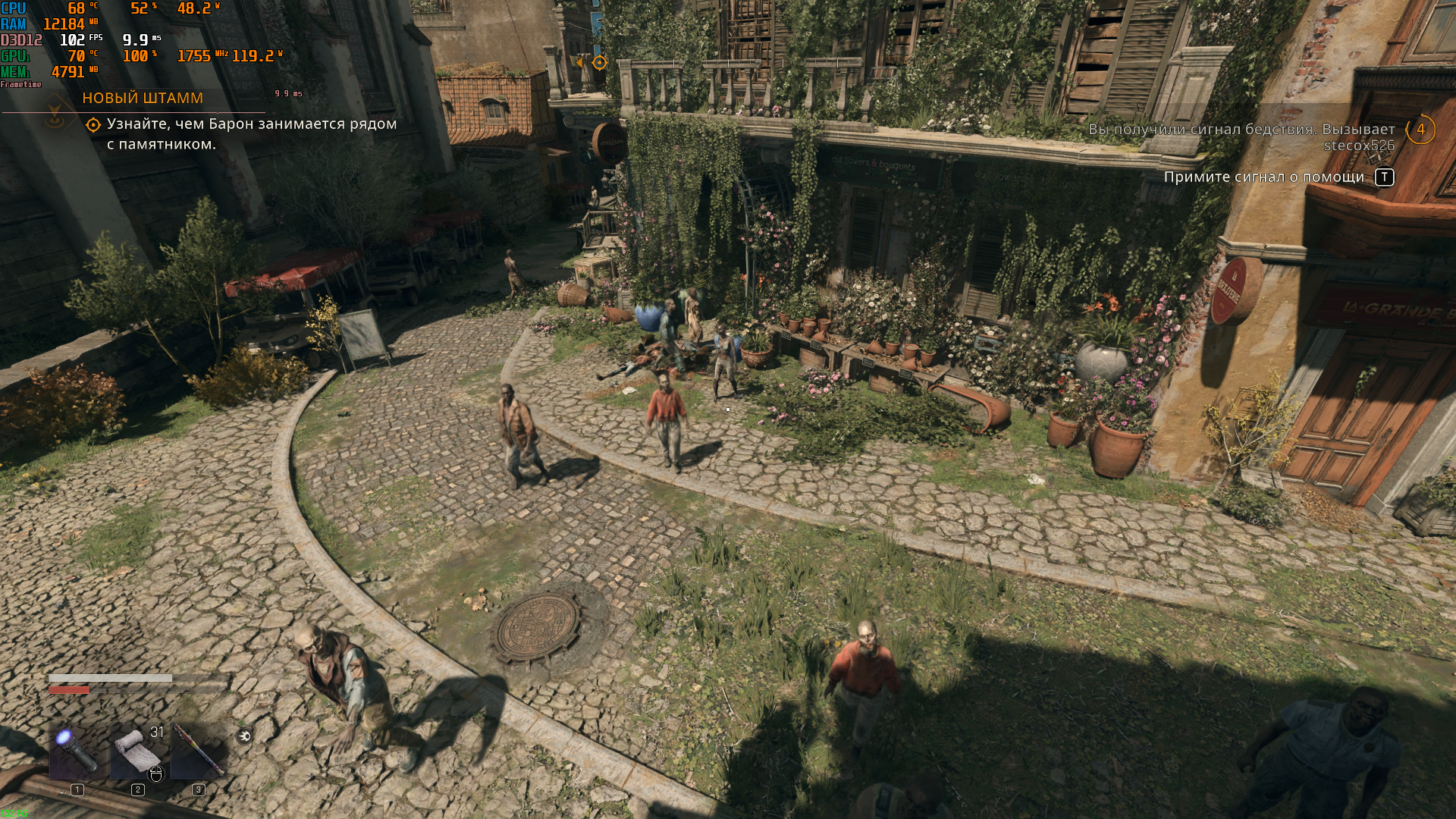Select the bandage slot showing 31

137,750
